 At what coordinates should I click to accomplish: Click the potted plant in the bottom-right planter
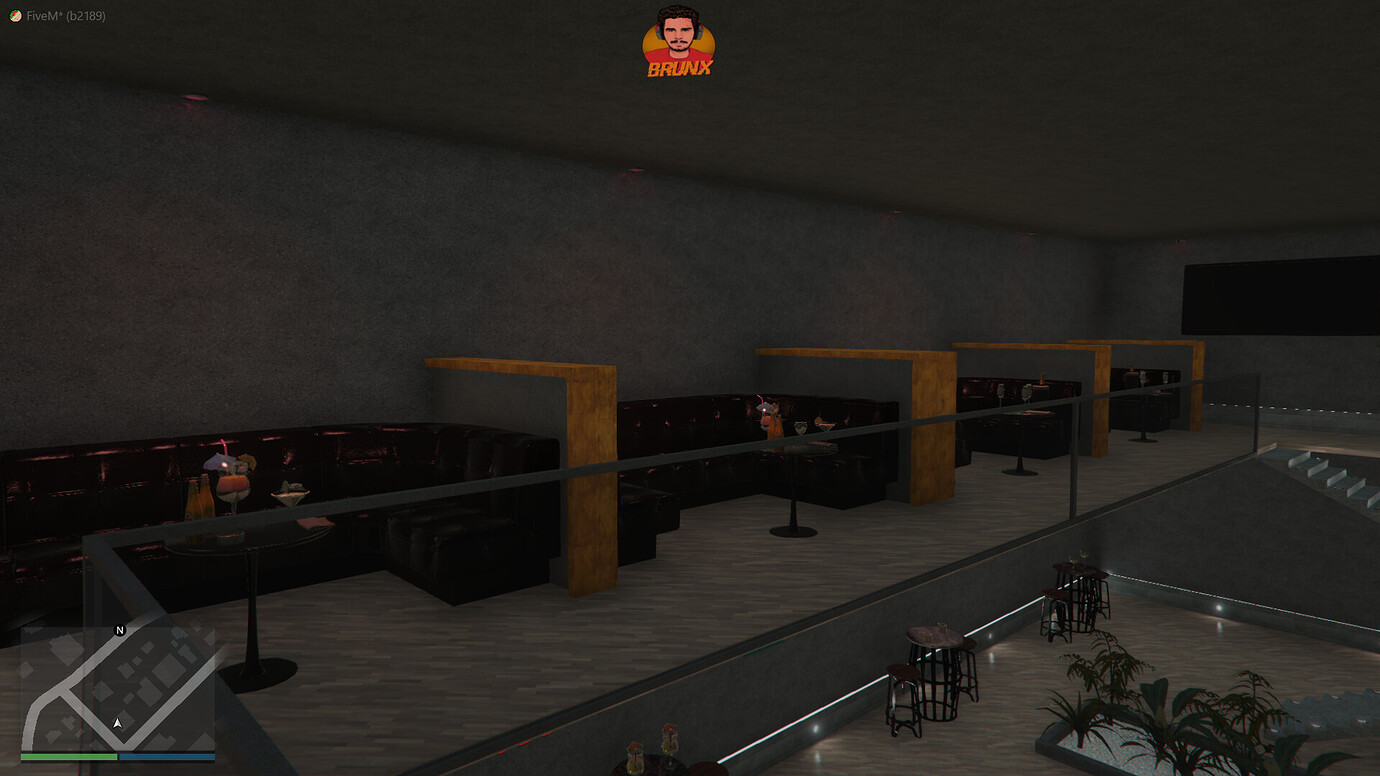click(x=1110, y=710)
